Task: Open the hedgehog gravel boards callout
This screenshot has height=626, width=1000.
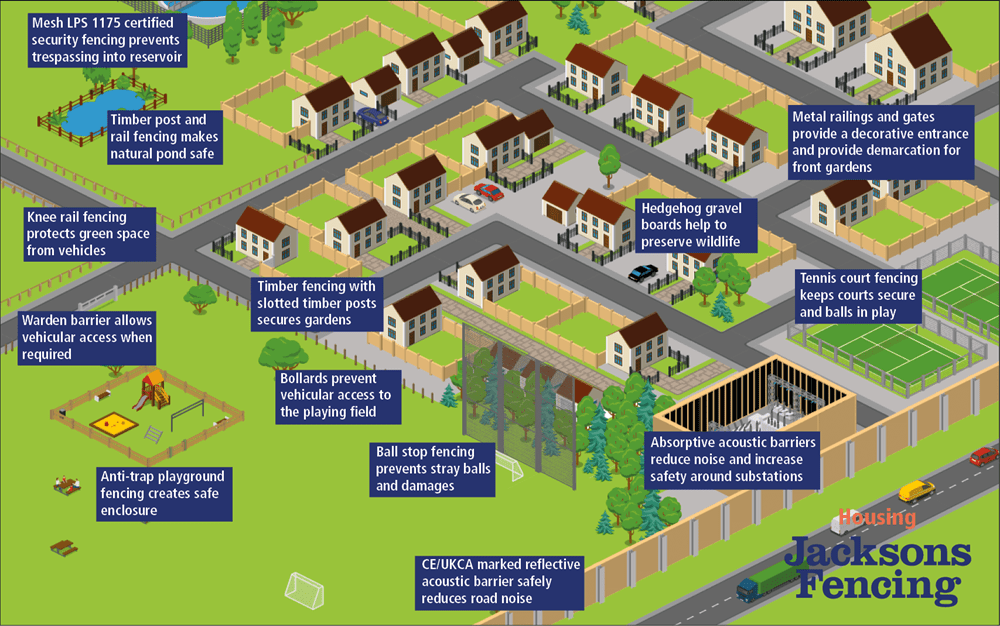Action: (x=696, y=225)
